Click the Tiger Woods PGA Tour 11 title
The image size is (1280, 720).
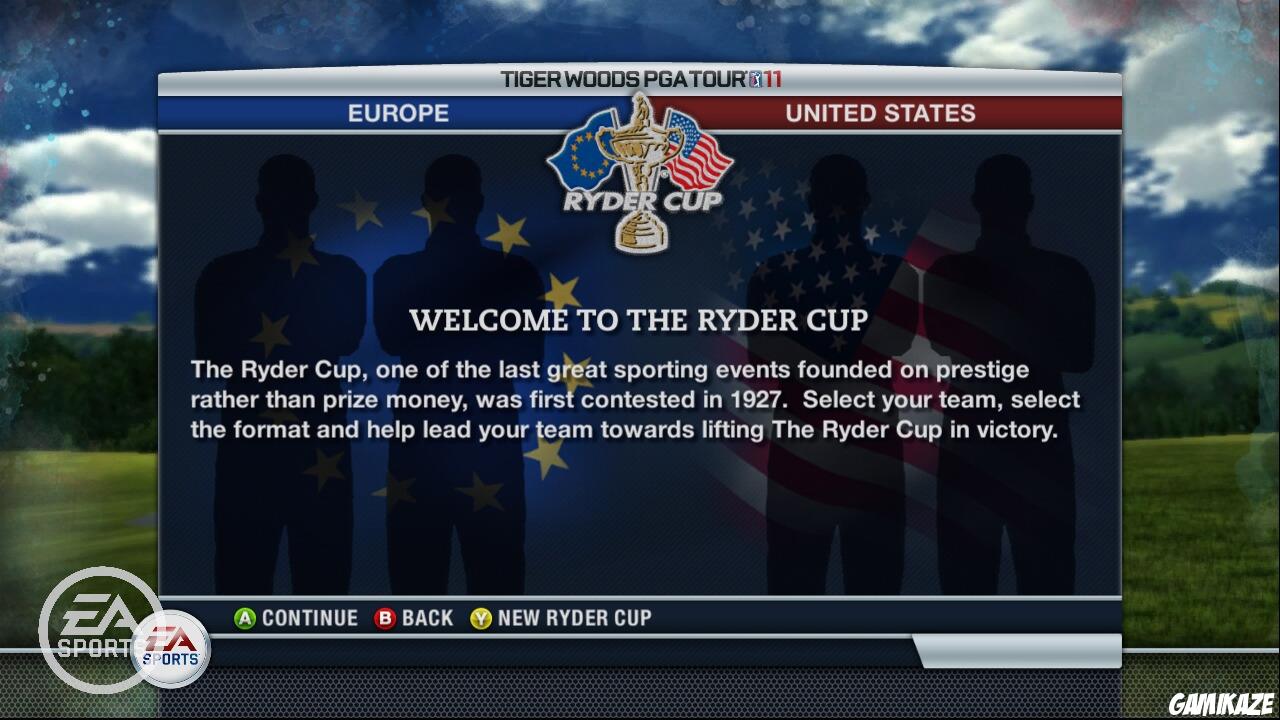(x=620, y=79)
